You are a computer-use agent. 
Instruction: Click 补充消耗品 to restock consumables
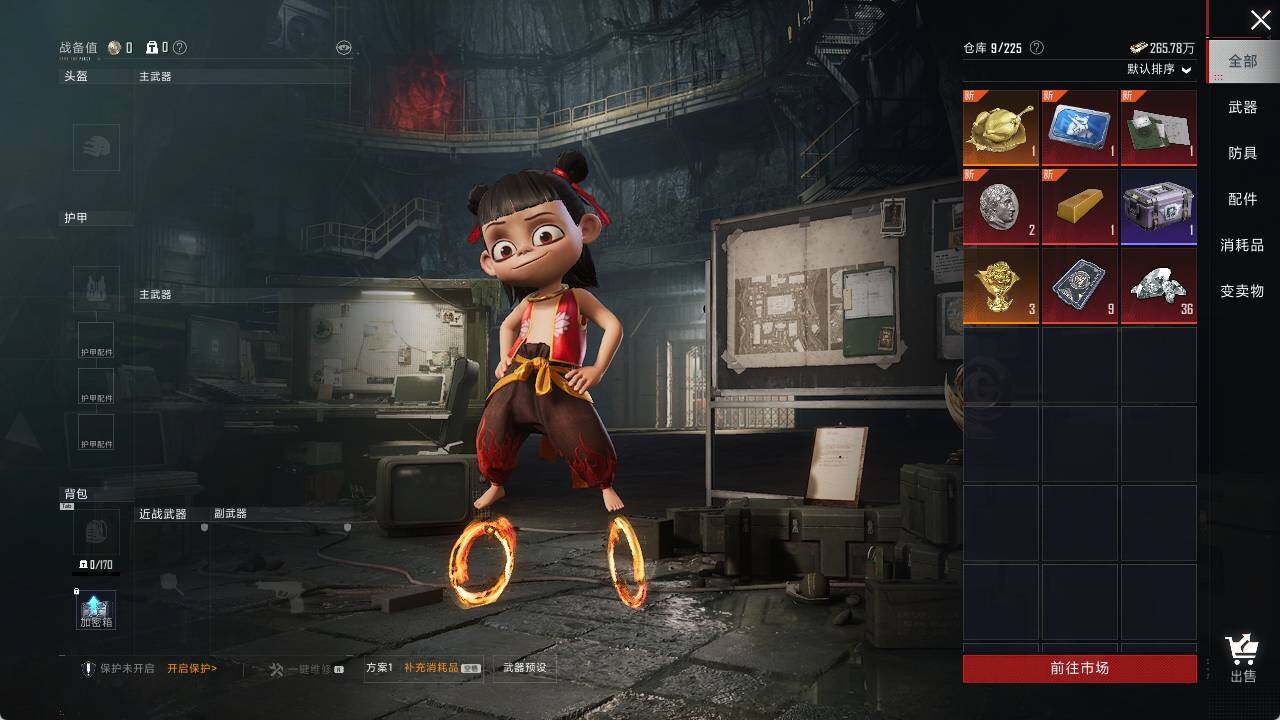click(x=431, y=668)
